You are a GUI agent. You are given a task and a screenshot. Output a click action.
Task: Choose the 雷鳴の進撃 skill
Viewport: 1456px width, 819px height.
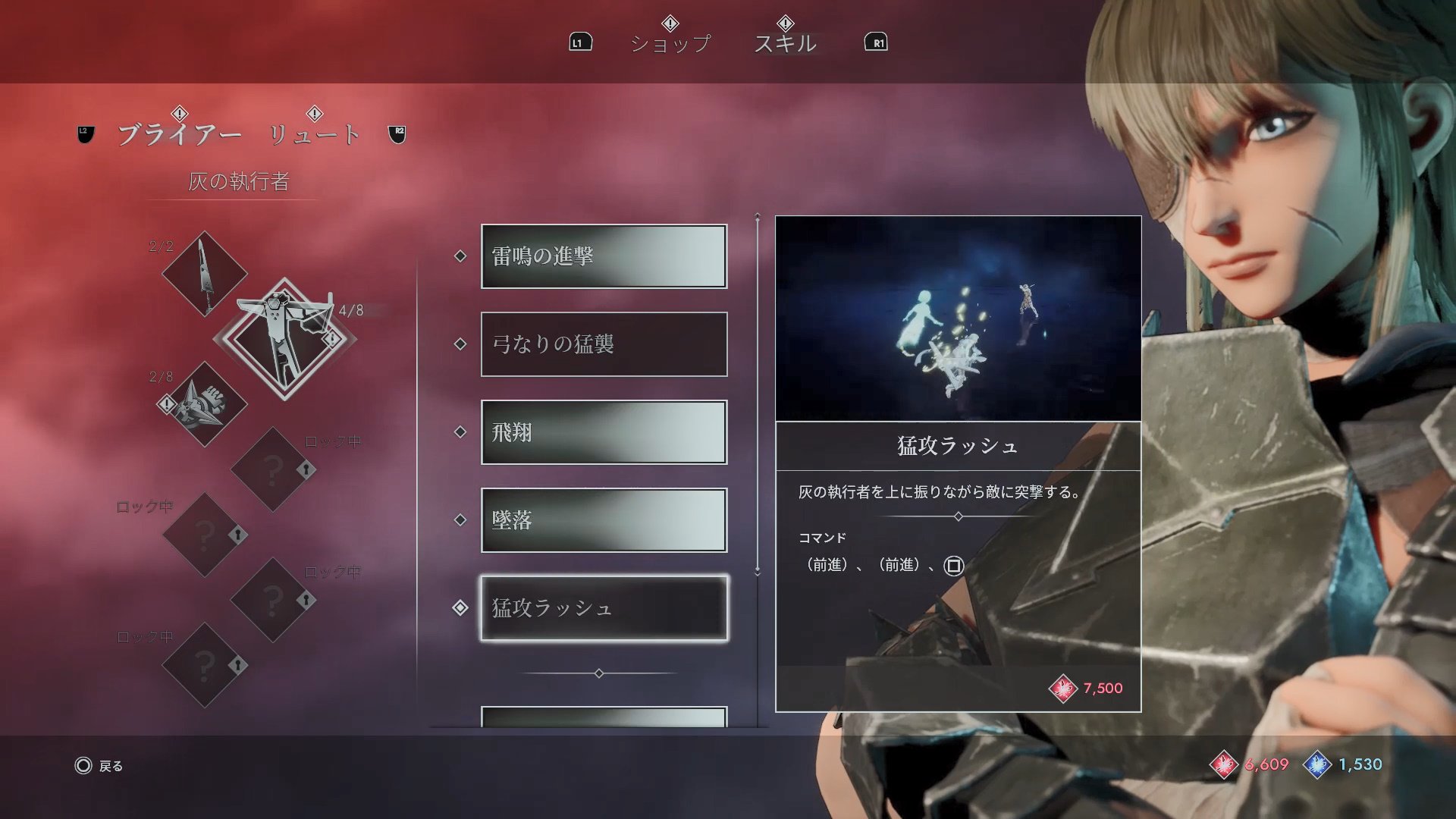coord(604,256)
